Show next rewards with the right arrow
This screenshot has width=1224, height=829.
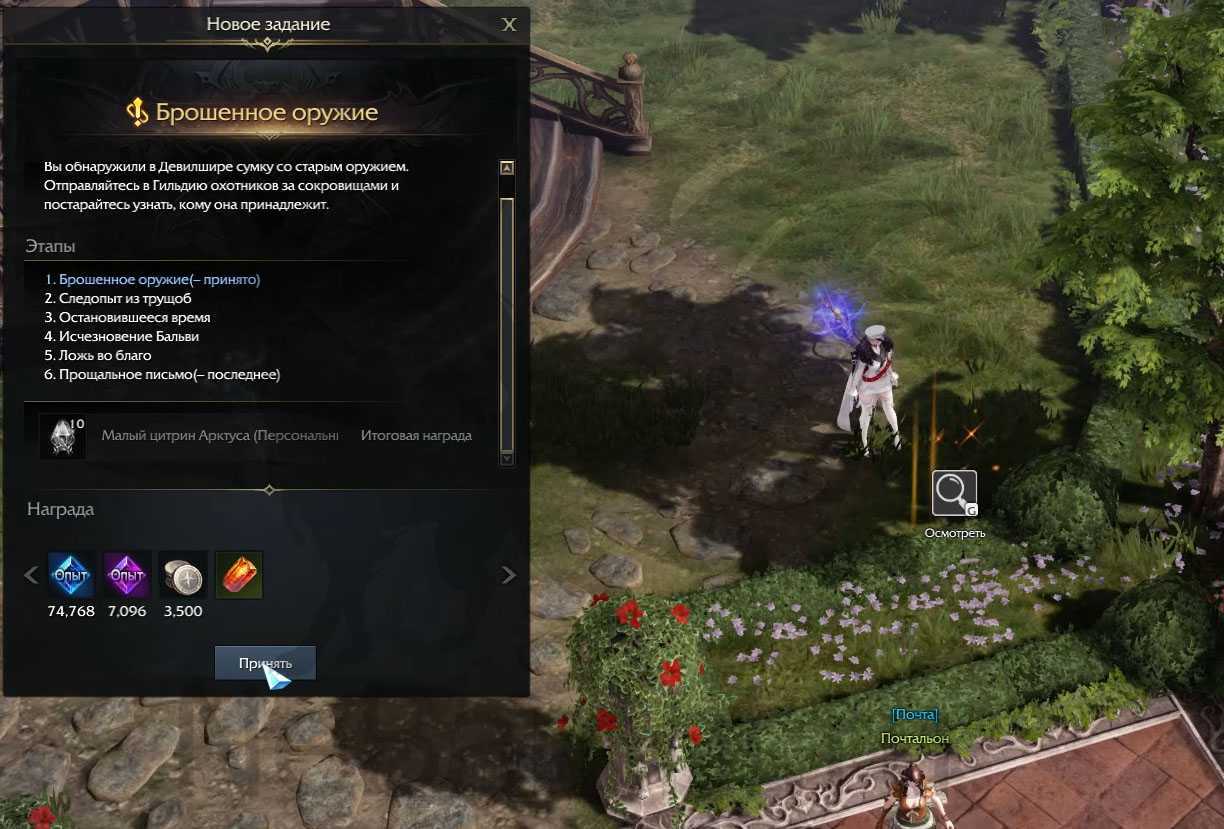click(508, 575)
